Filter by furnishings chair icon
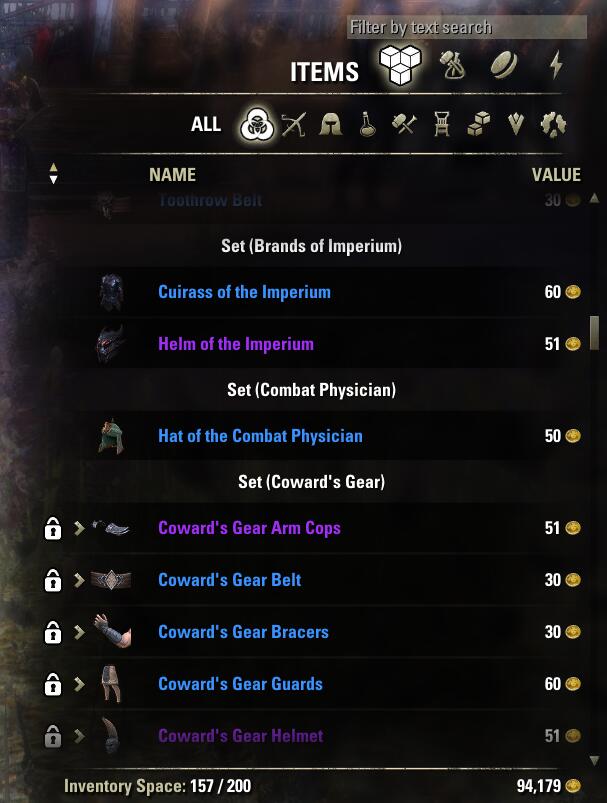Viewport: 607px width, 803px height. (x=441, y=125)
